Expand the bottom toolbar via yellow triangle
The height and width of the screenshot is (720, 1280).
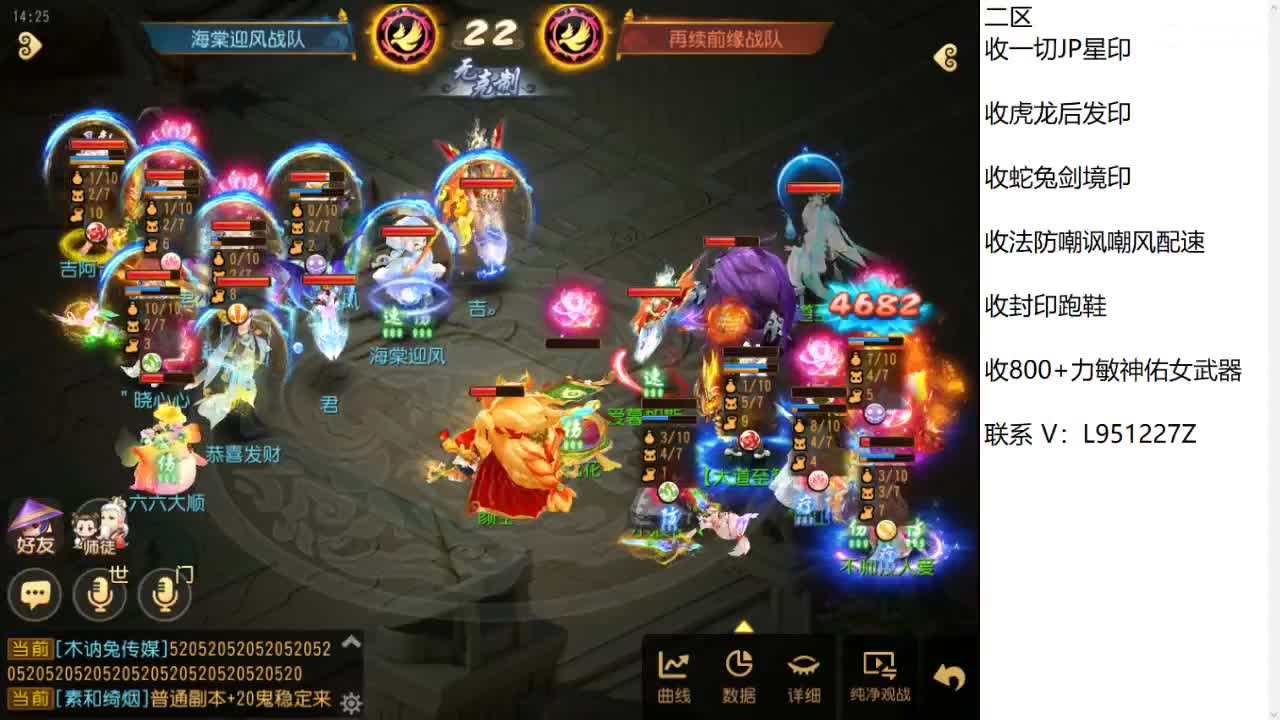click(743, 629)
